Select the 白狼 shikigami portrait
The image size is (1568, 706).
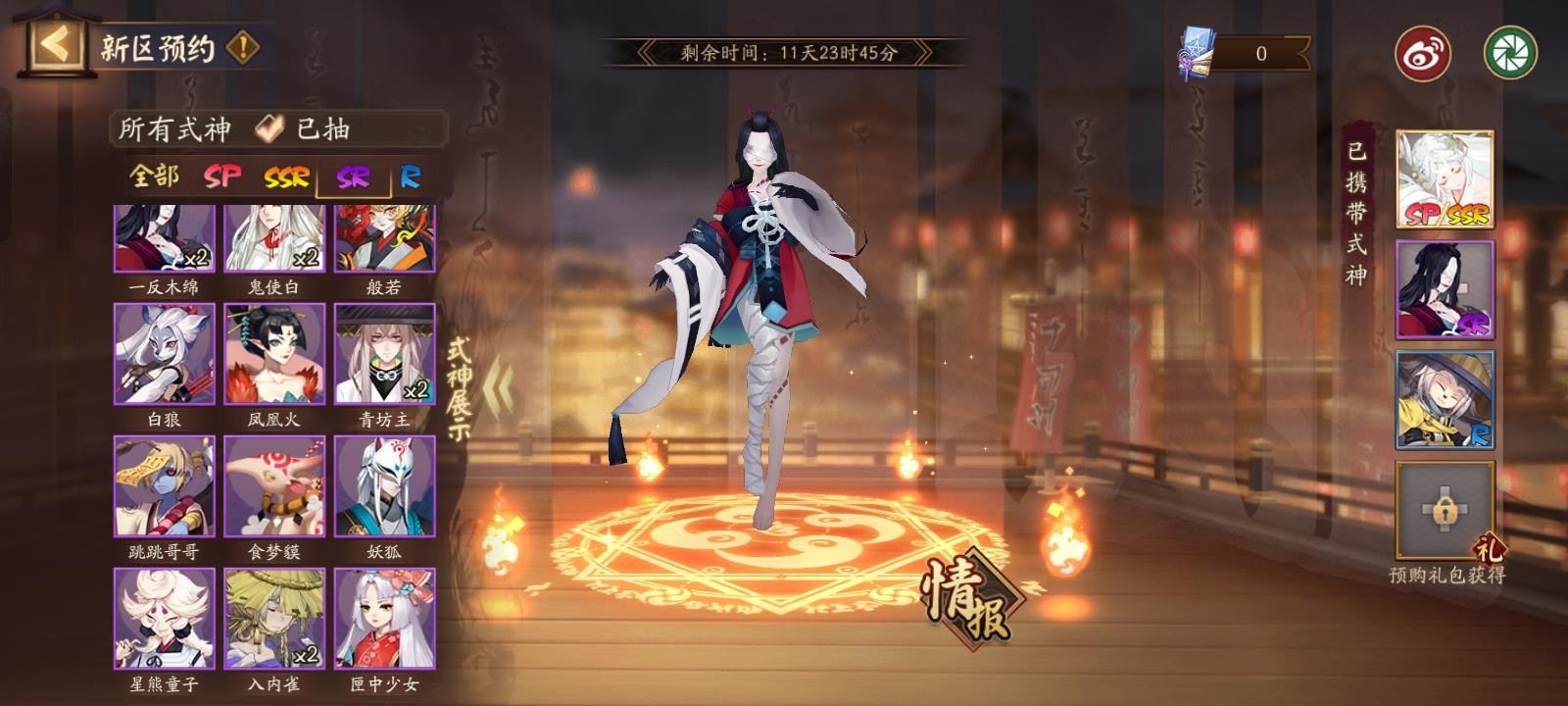(165, 351)
